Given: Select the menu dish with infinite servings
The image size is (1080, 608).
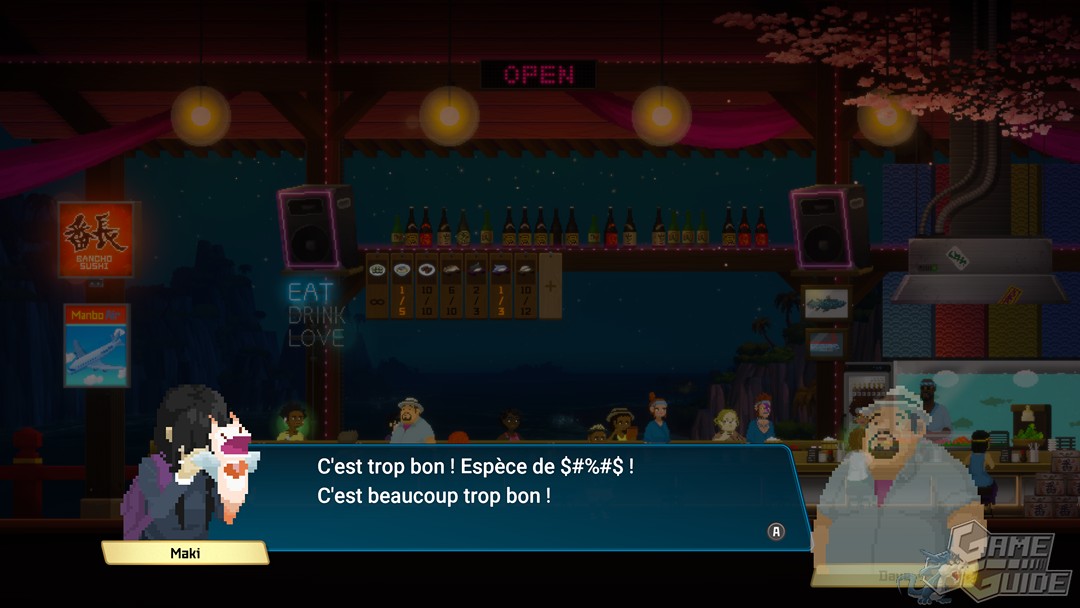Looking at the screenshot, I should point(377,286).
